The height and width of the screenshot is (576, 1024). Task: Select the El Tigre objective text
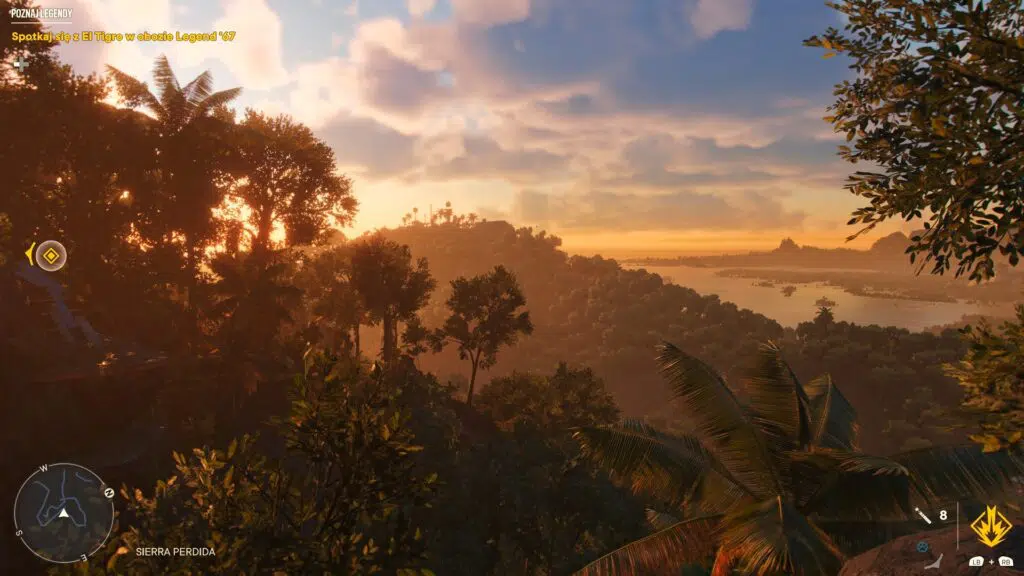click(123, 37)
